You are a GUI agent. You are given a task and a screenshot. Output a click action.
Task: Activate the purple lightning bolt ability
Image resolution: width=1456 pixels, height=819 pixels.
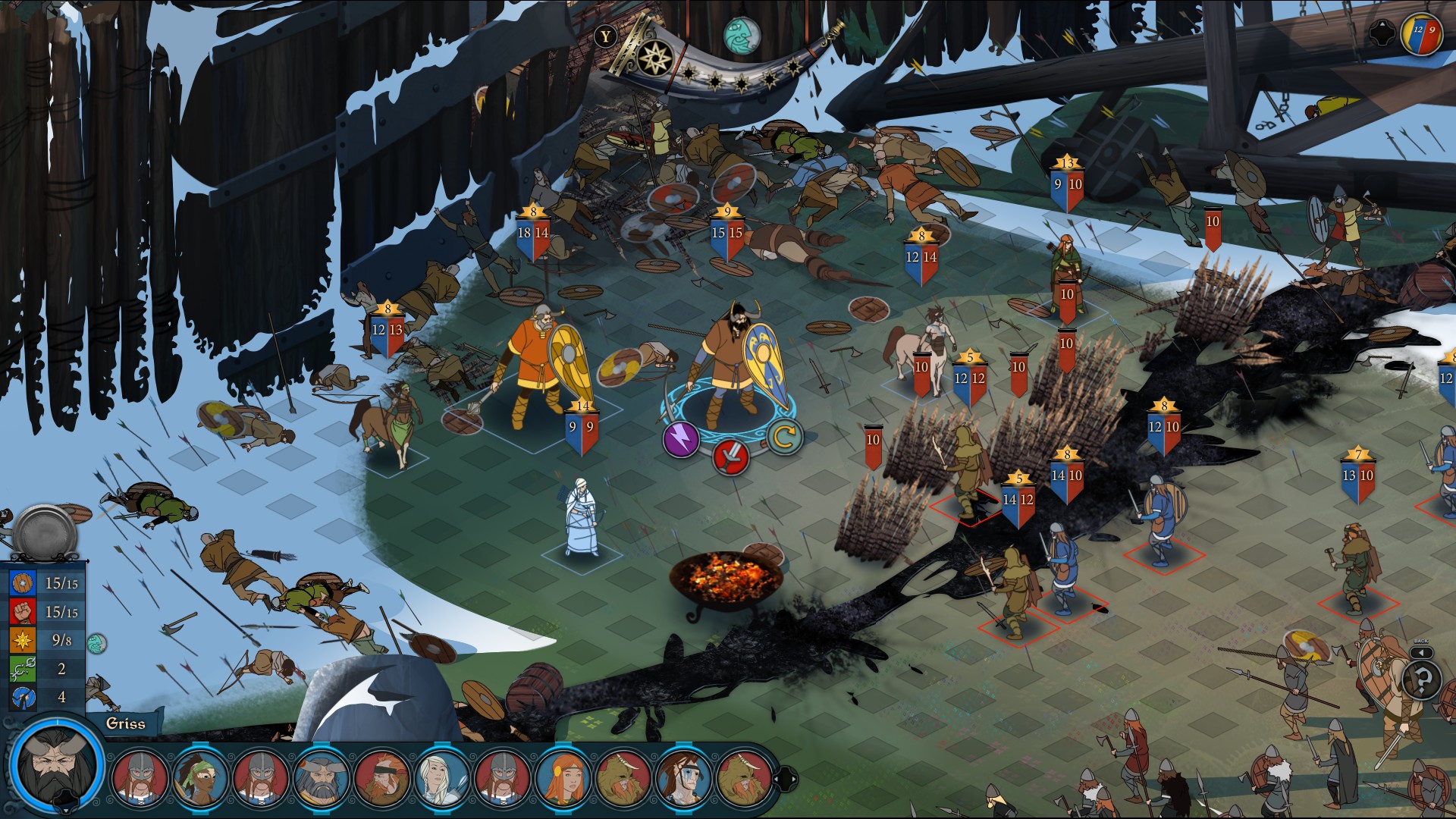[680, 439]
